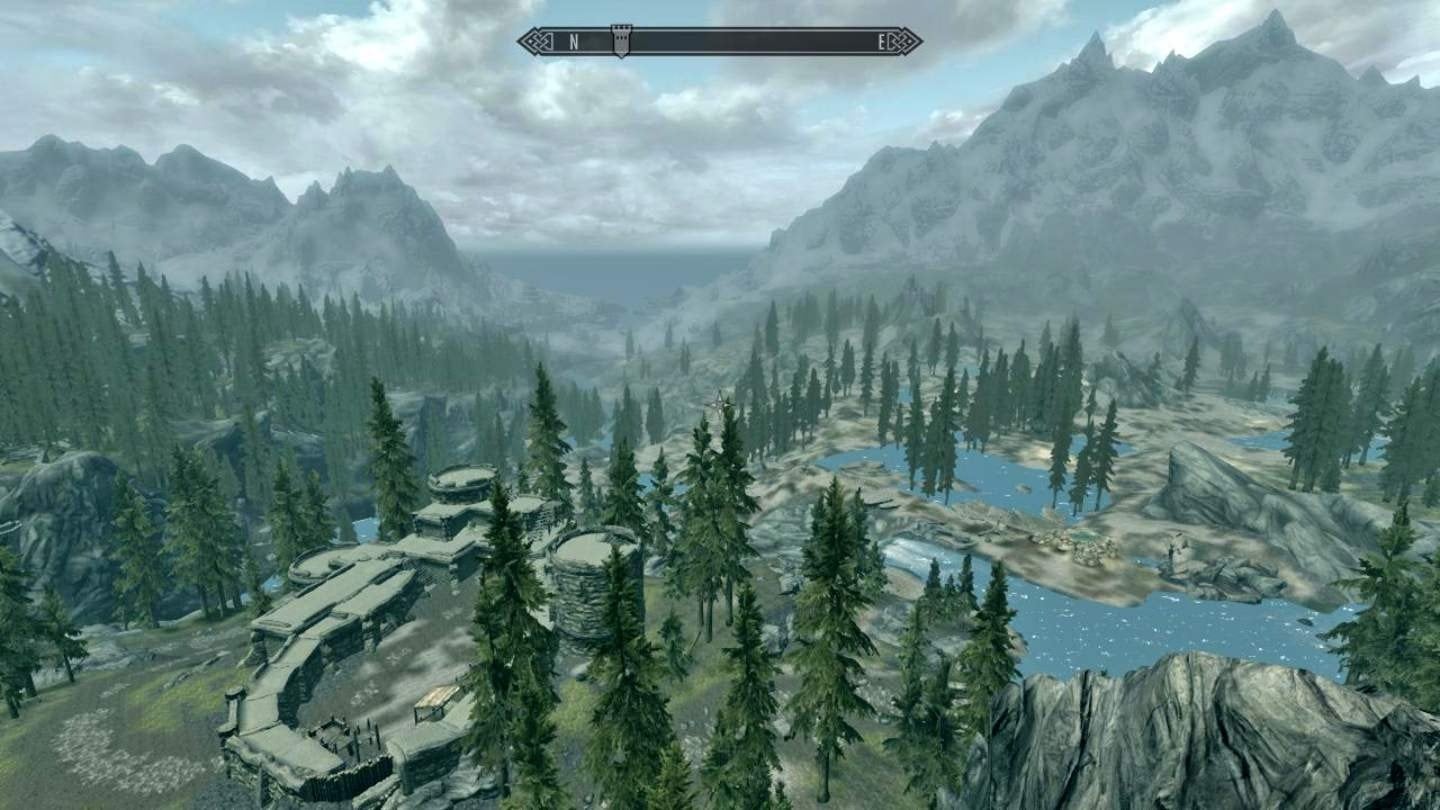The width and height of the screenshot is (1440, 810).
Task: Click the tower icon's battlements on the compass
Action: click(621, 28)
